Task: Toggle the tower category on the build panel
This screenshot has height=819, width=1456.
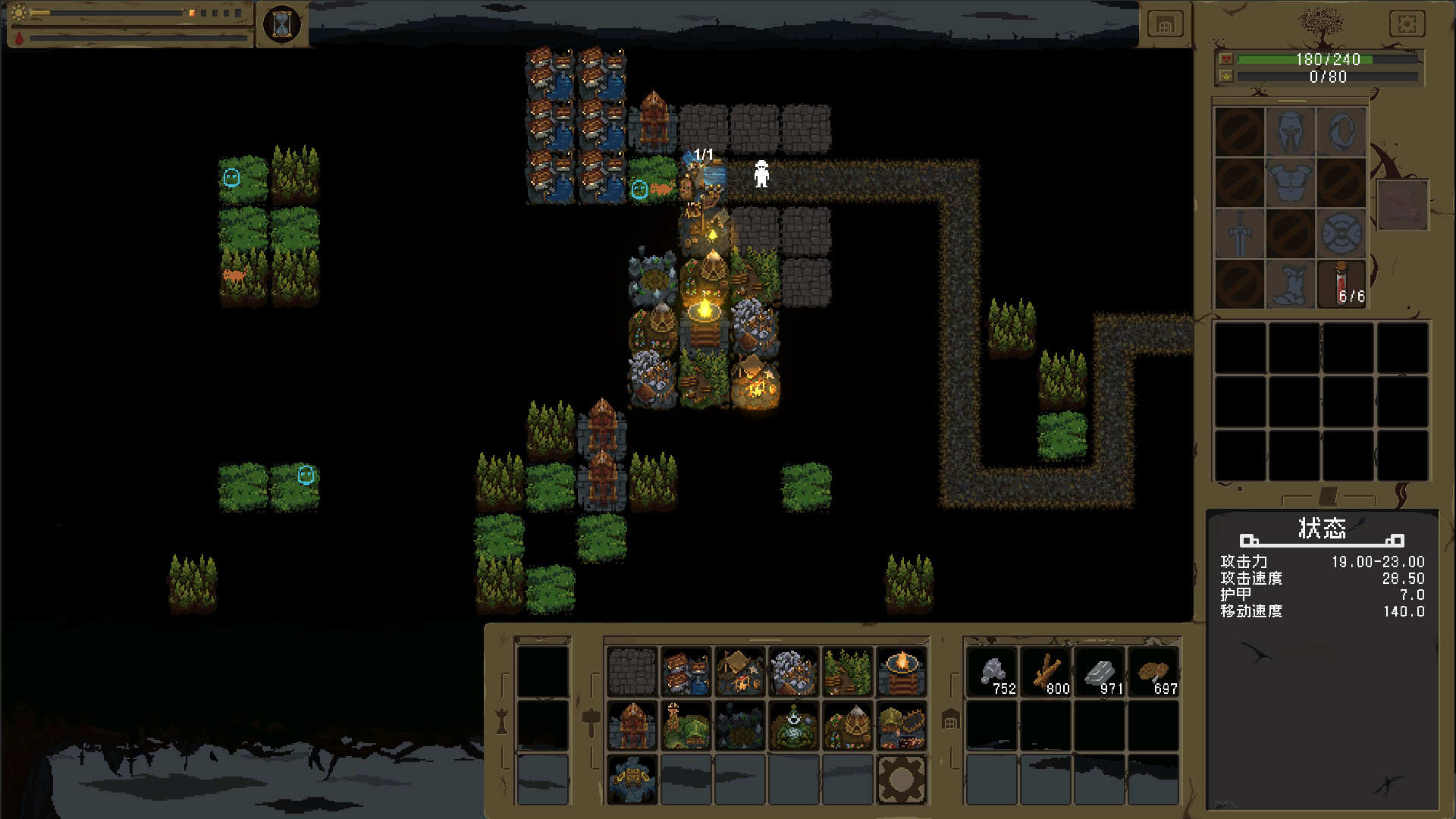Action: (501, 720)
